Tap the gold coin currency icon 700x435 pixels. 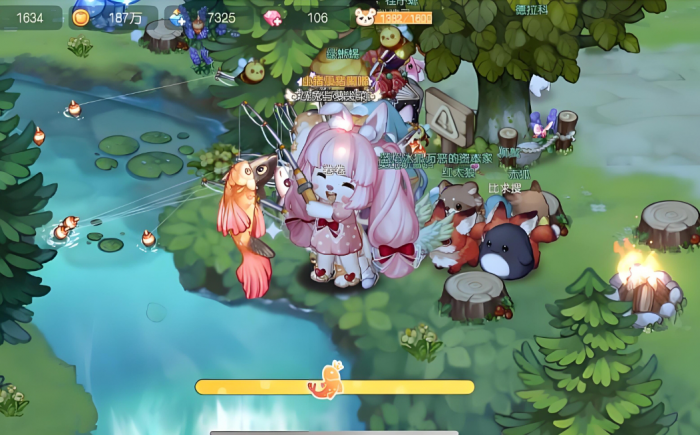pos(81,17)
